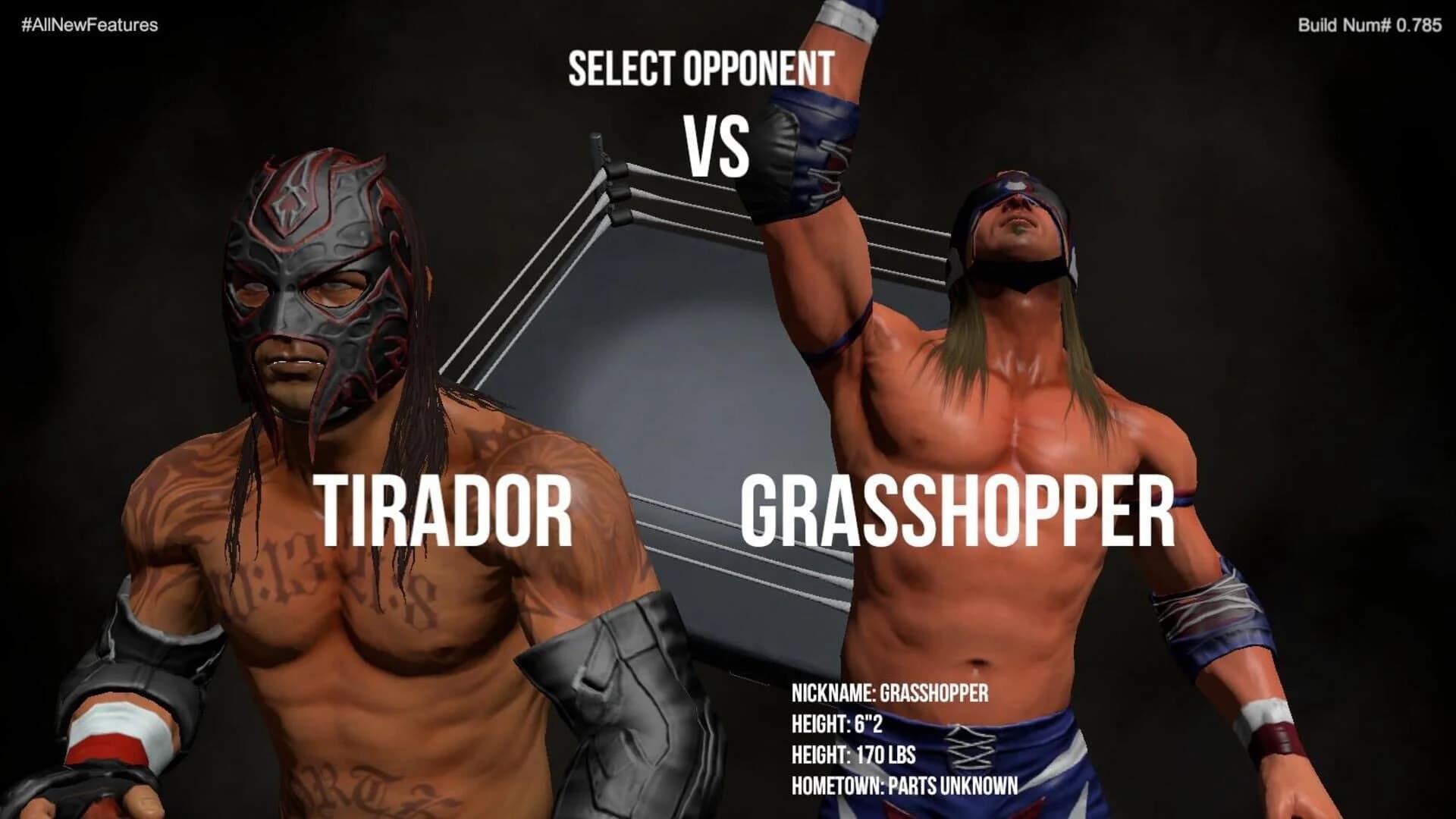Expand the NICKNAME: GRASSHOPPER stat line
This screenshot has height=819, width=1456.
tap(891, 692)
